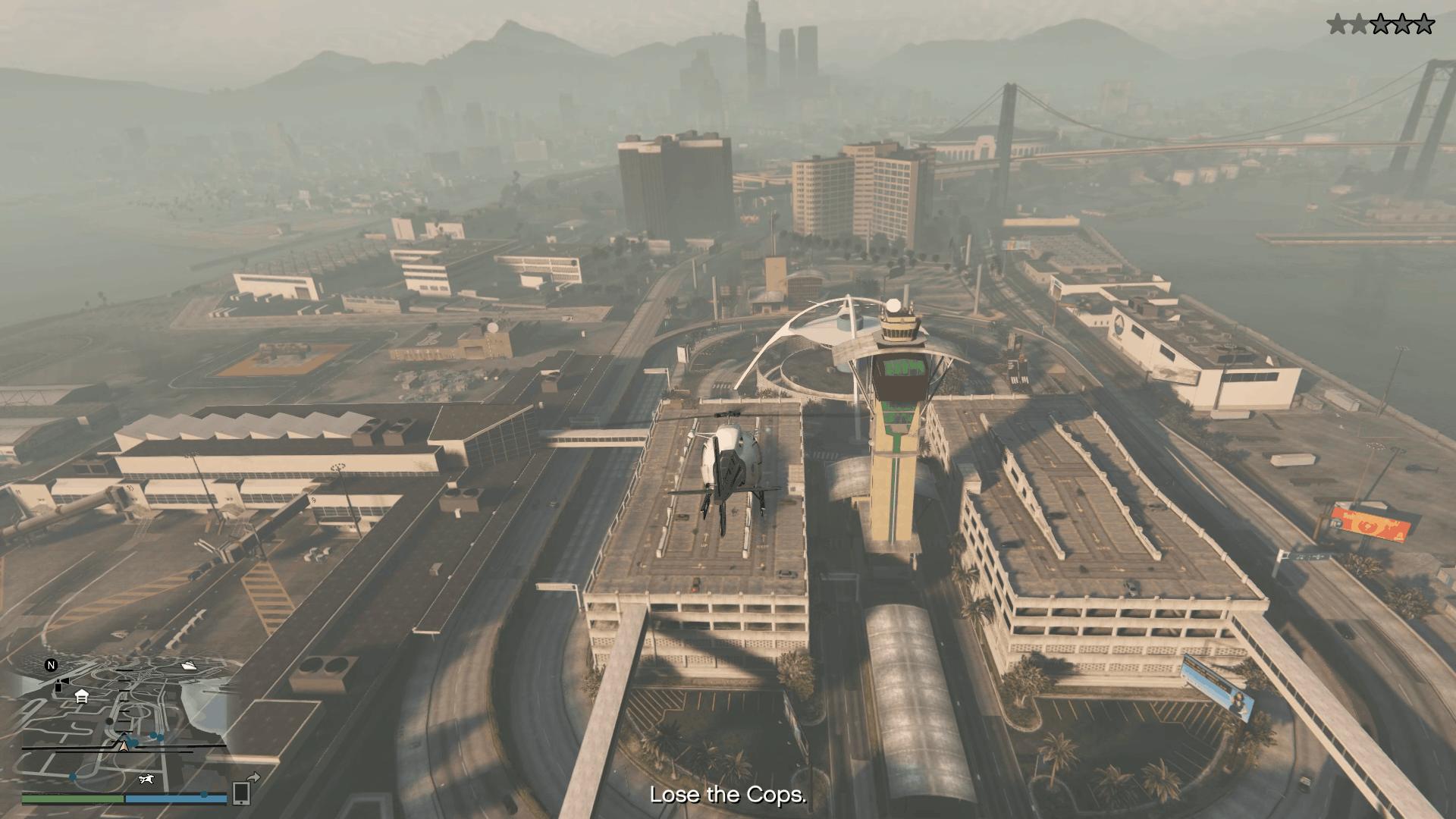Viewport: 1456px width, 819px height.
Task: Select the safehouse icon on the minimap
Action: [80, 697]
